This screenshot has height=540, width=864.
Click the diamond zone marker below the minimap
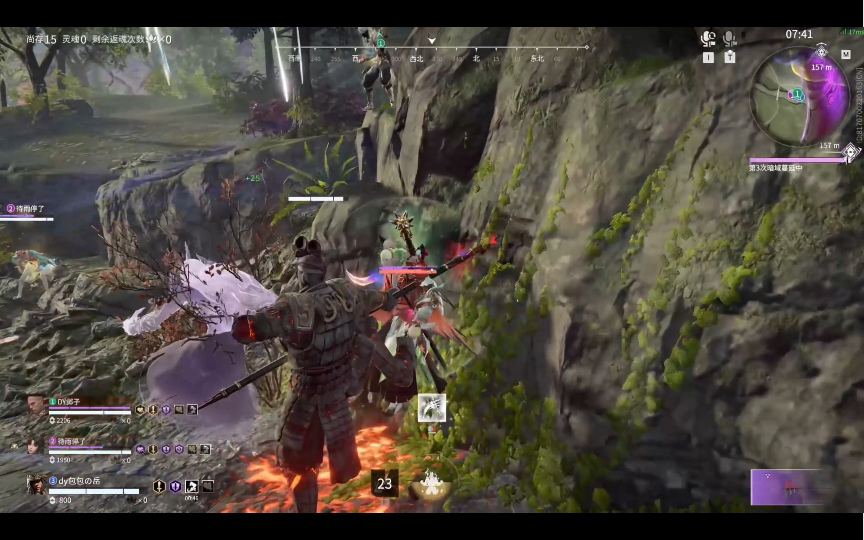850,153
